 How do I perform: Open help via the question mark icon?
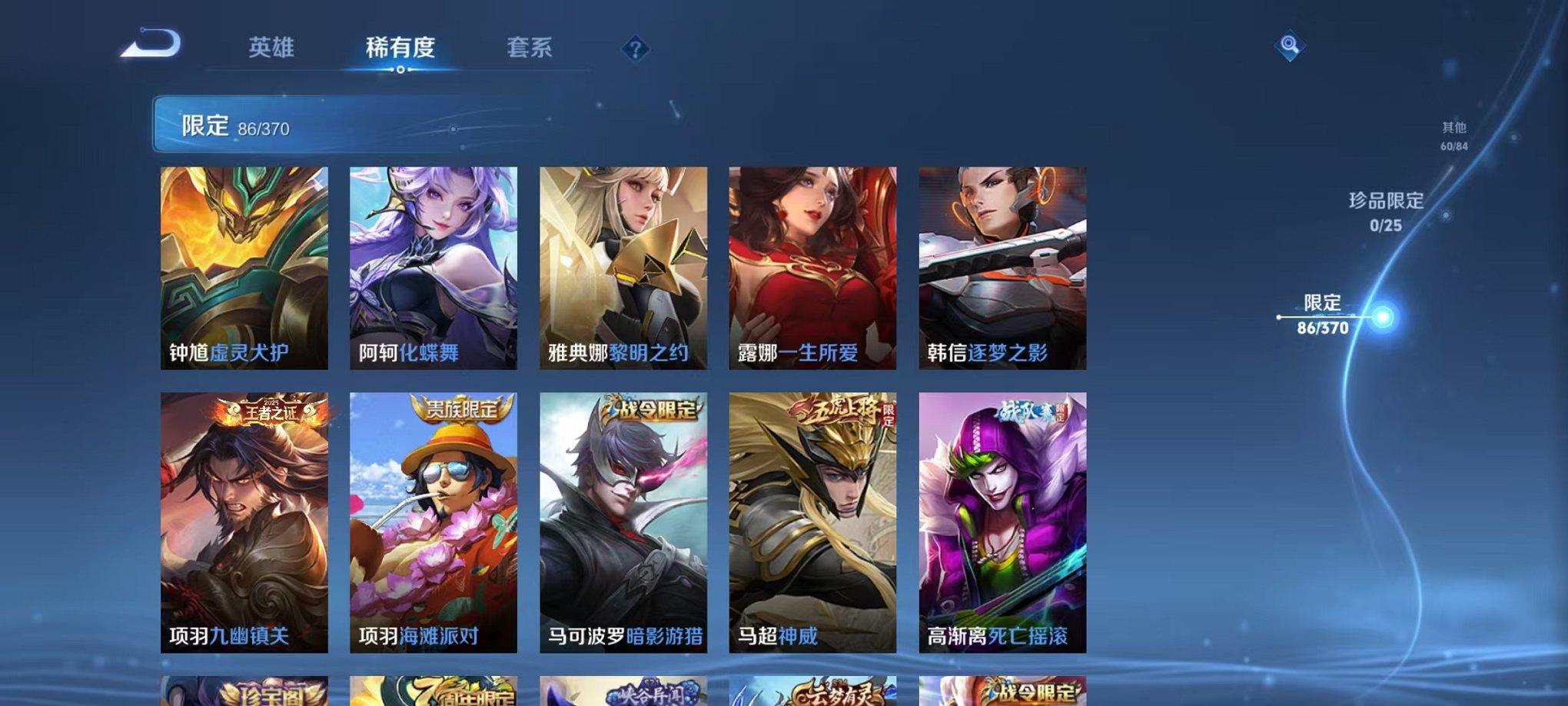point(635,49)
